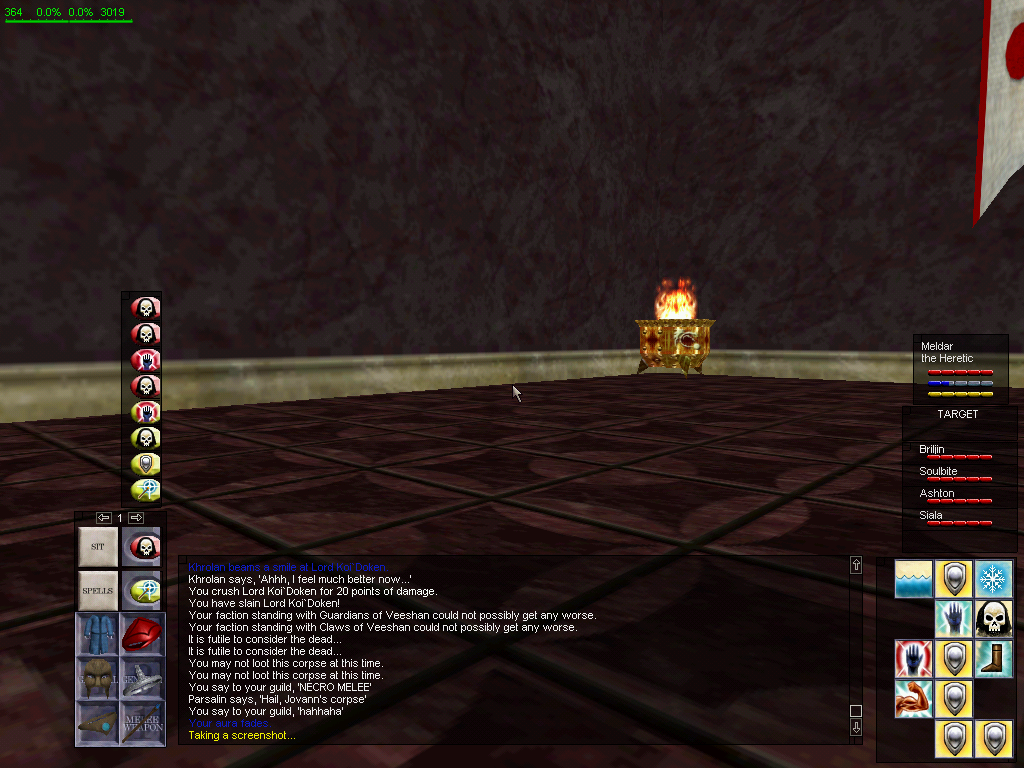The width and height of the screenshot is (1024, 768).
Task: Cast the yellow shield spell gem
Action: (x=146, y=464)
